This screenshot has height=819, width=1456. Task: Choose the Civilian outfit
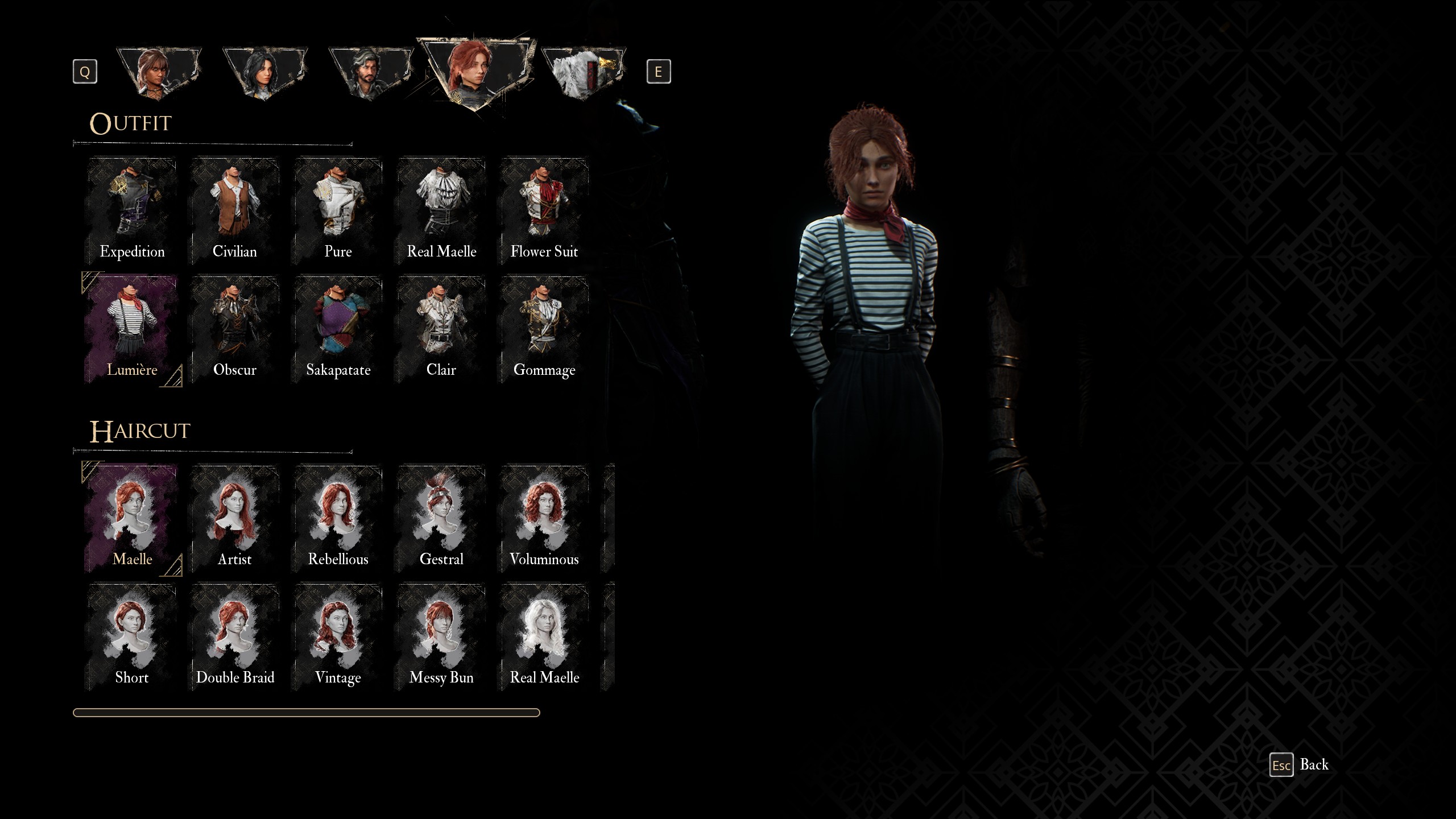[x=235, y=210]
